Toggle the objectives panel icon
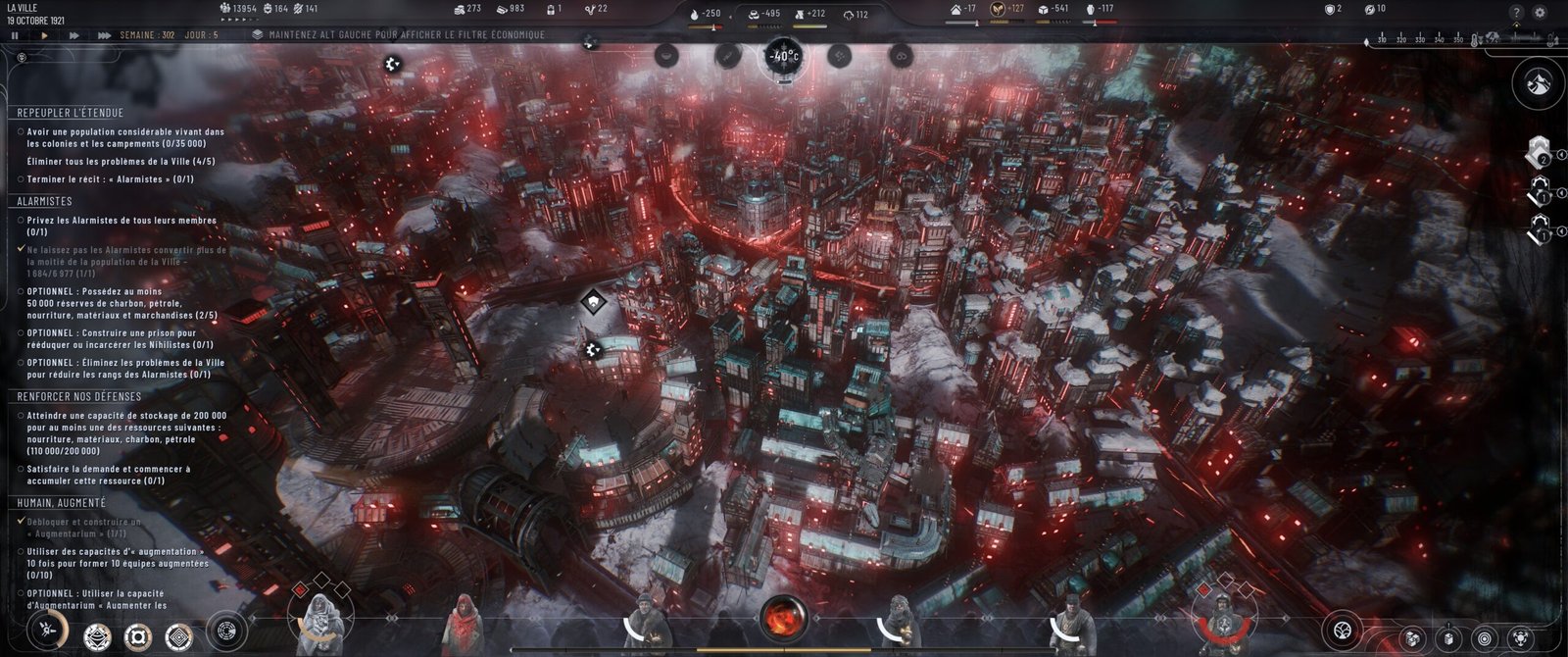Screen dimensions: 1568x657 (x=22, y=58)
